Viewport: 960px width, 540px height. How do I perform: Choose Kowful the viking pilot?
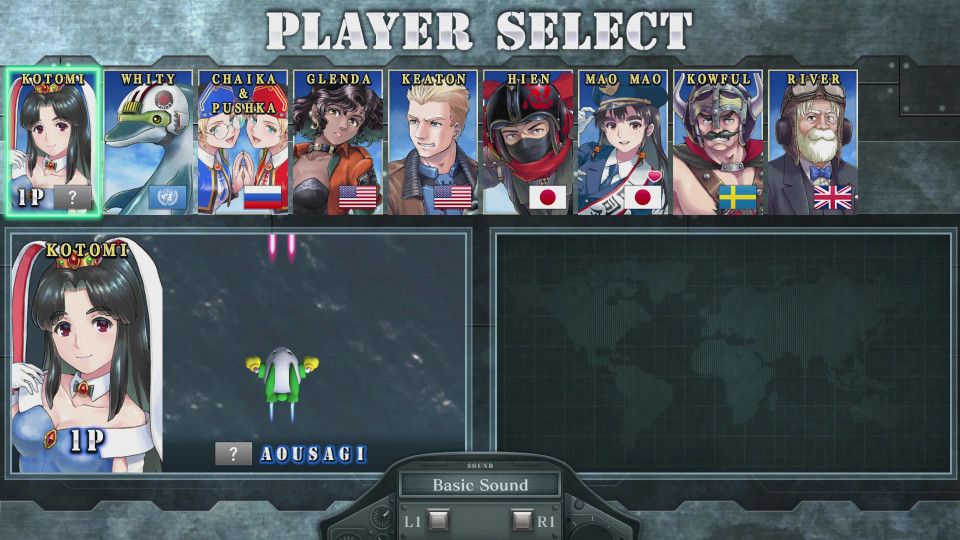(717, 142)
